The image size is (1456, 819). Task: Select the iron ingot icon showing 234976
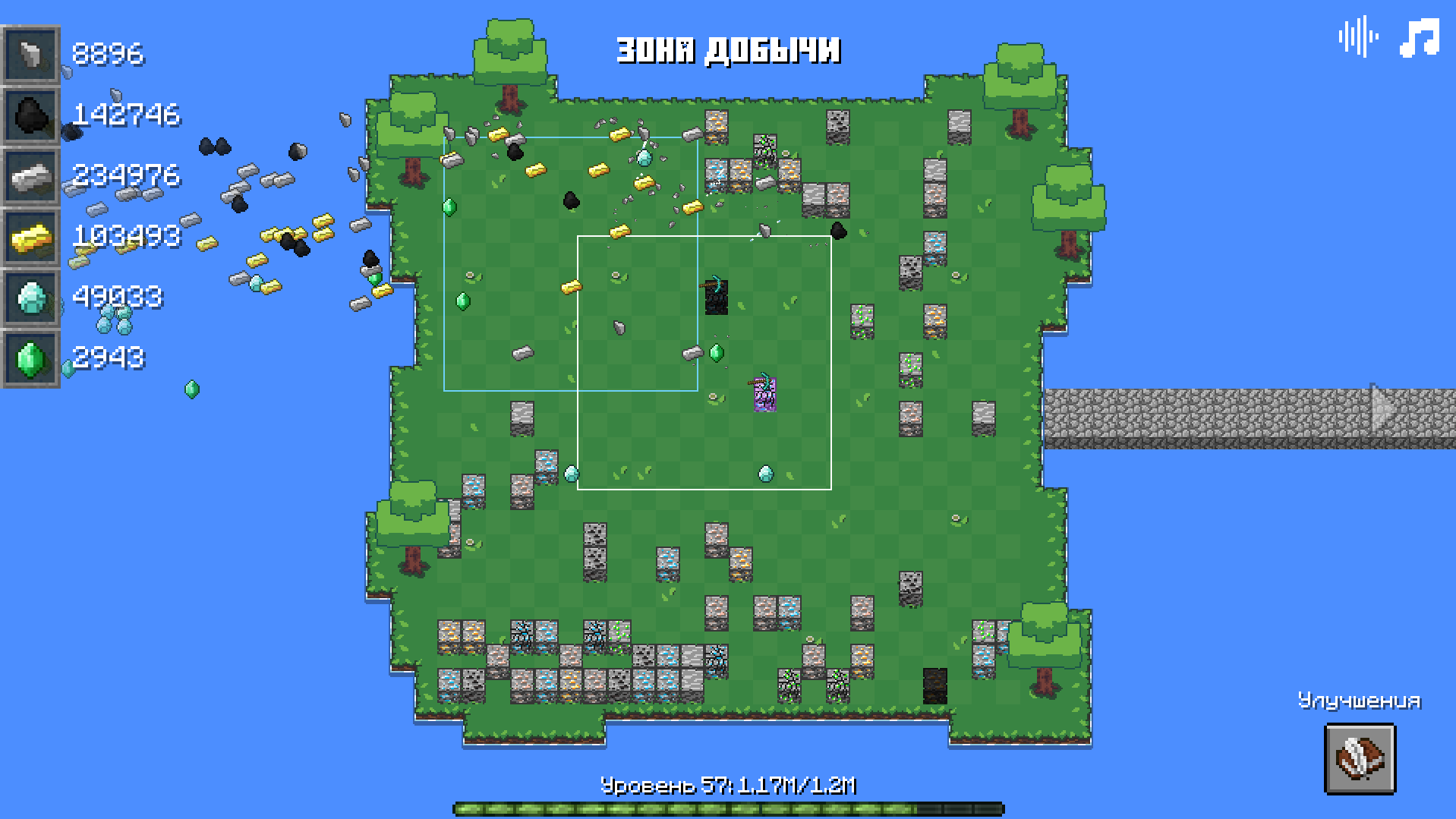[x=30, y=176]
